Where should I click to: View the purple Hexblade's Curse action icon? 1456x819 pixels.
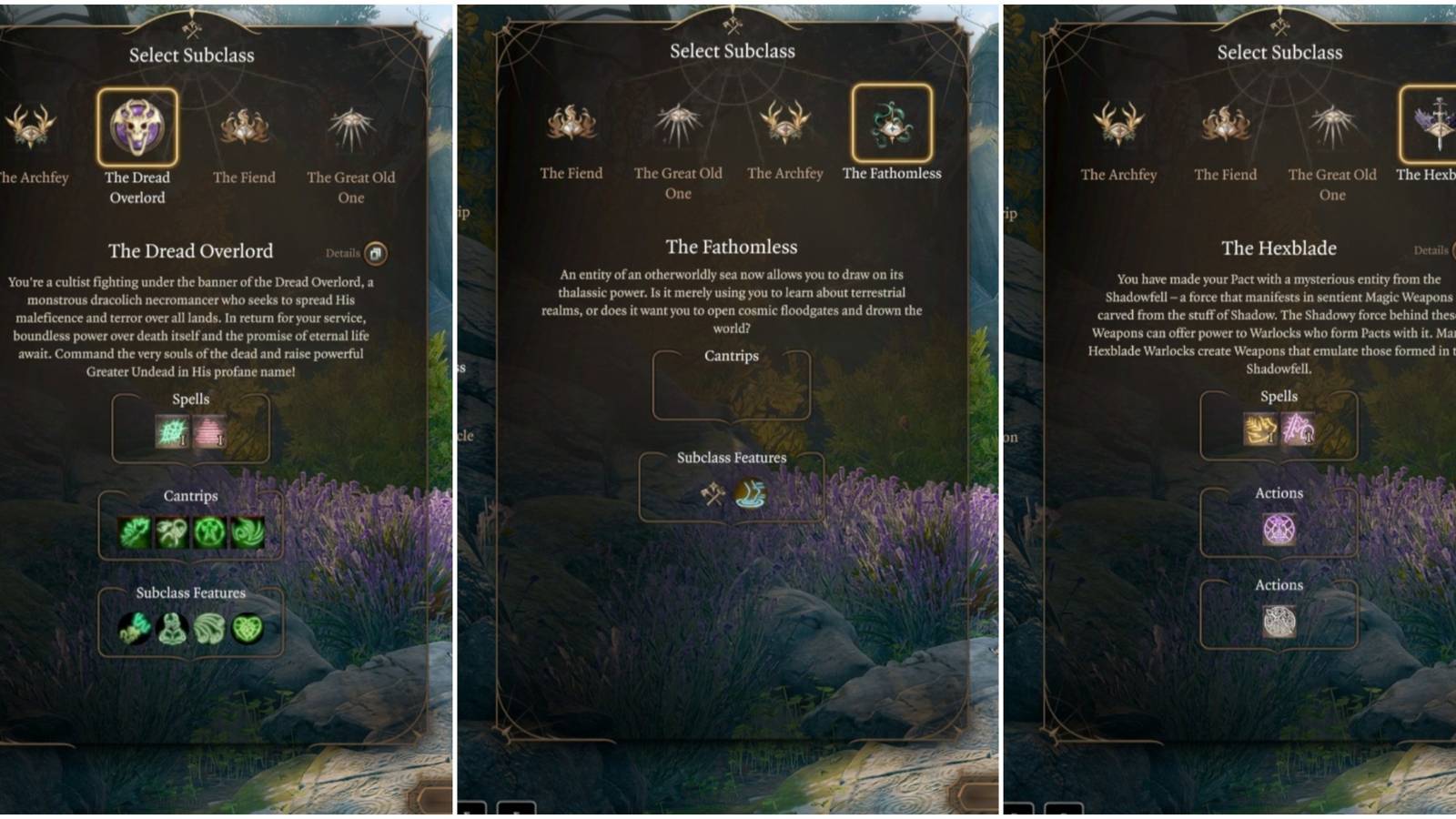point(1279,528)
